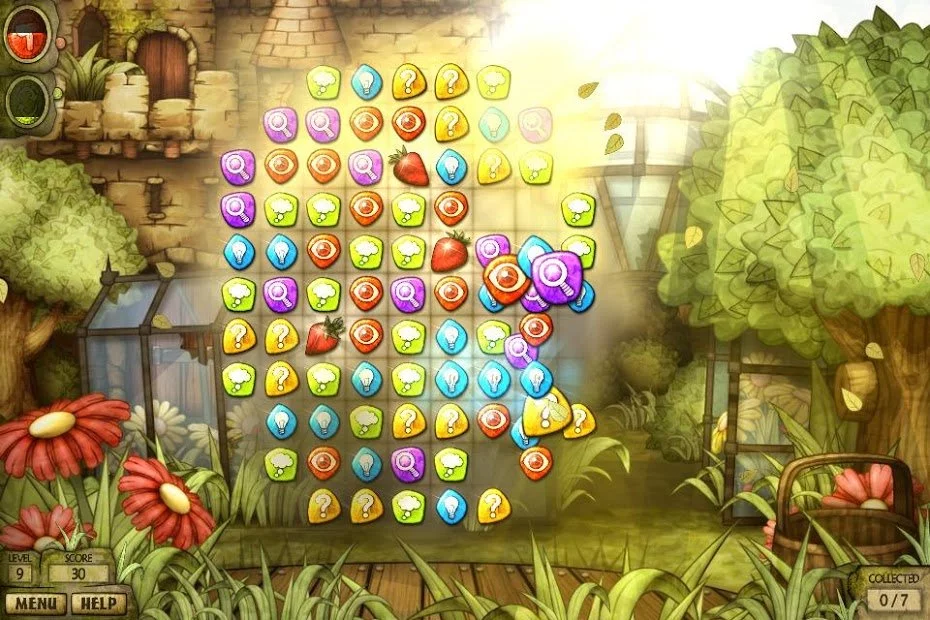The image size is (930, 620).
Task: Activate the green power-up orb
Action: click(28, 99)
